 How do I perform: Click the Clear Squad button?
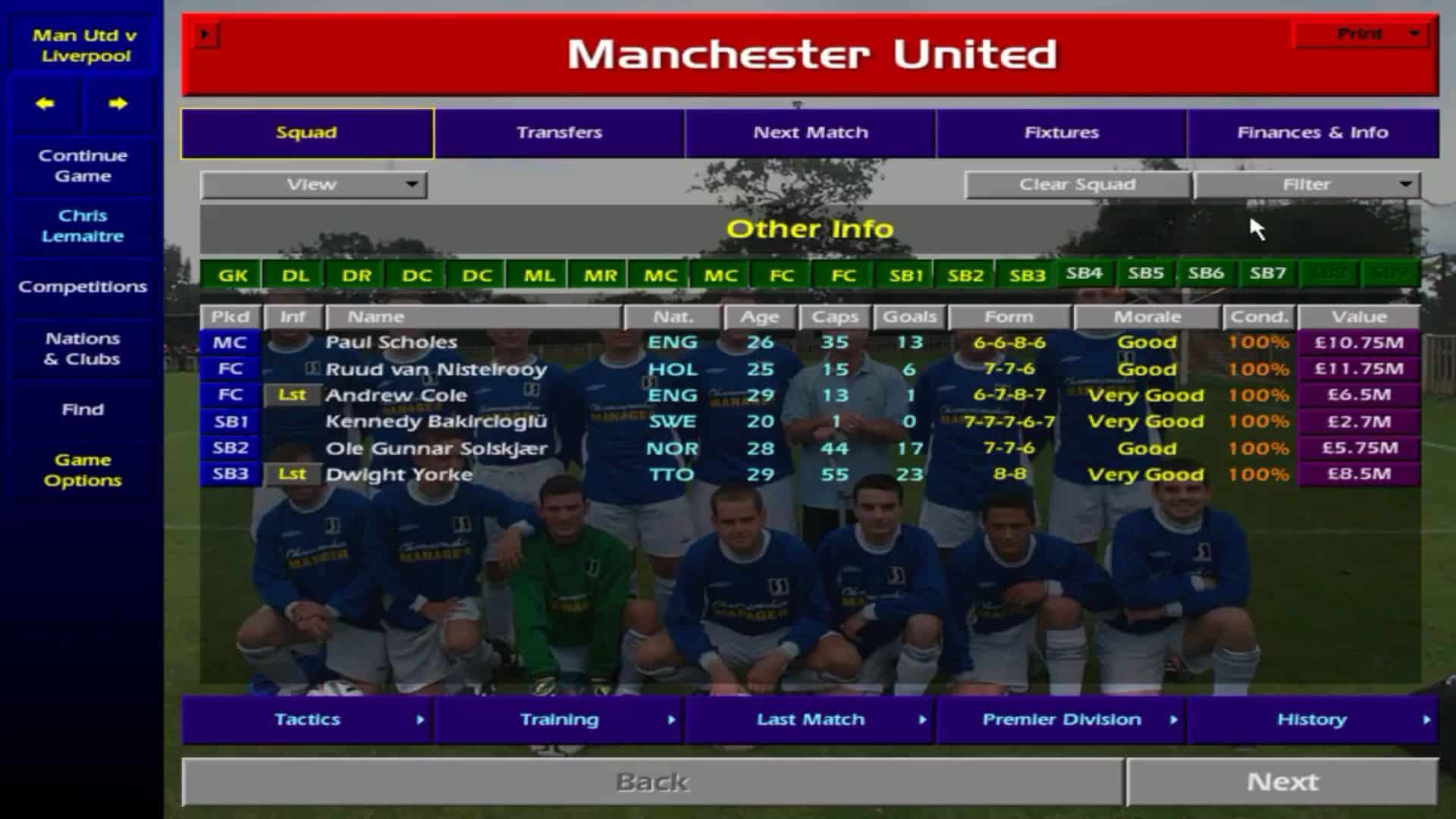point(1077,184)
